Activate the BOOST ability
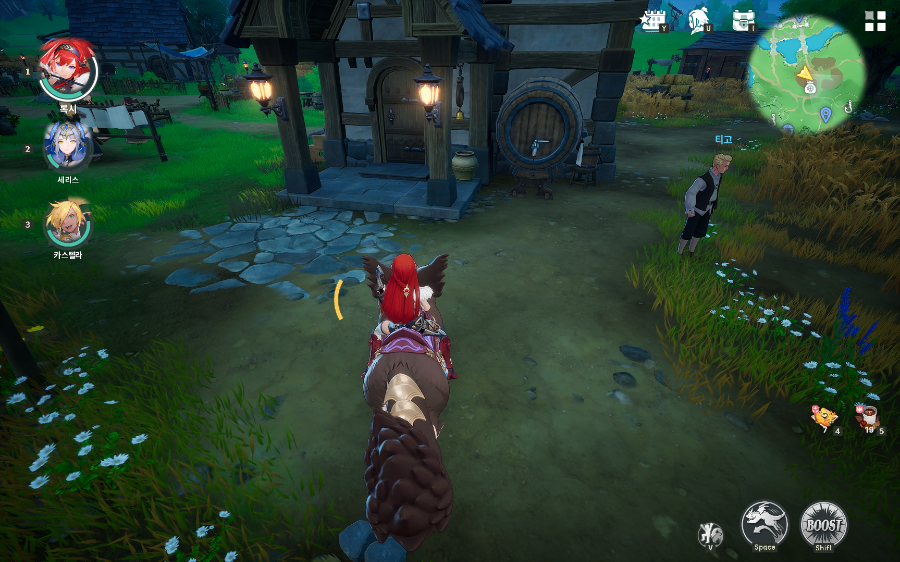The height and width of the screenshot is (562, 900). pyautogui.click(x=824, y=524)
